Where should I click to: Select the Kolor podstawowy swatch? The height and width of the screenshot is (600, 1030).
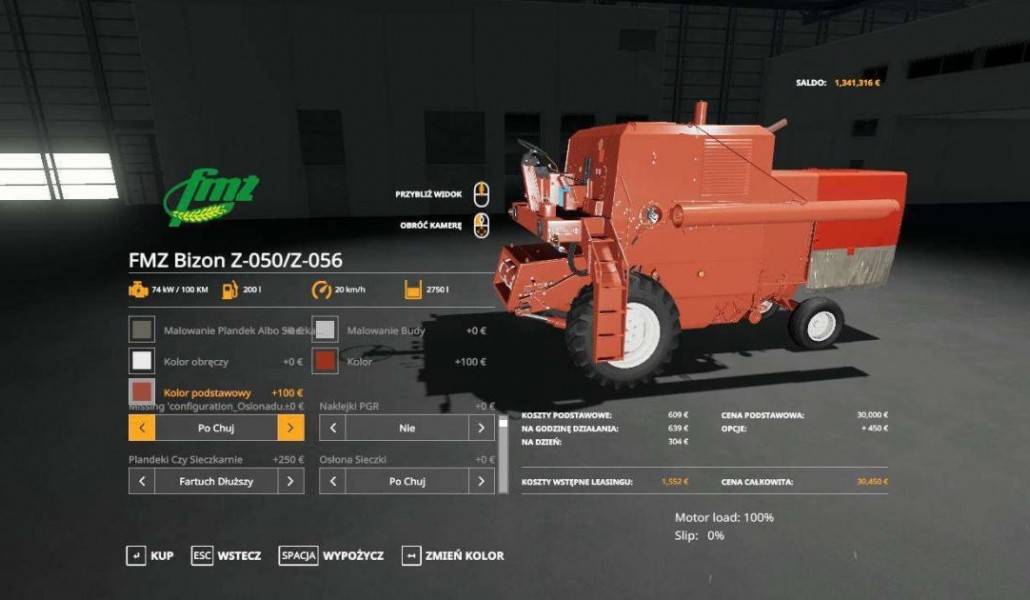(x=142, y=393)
